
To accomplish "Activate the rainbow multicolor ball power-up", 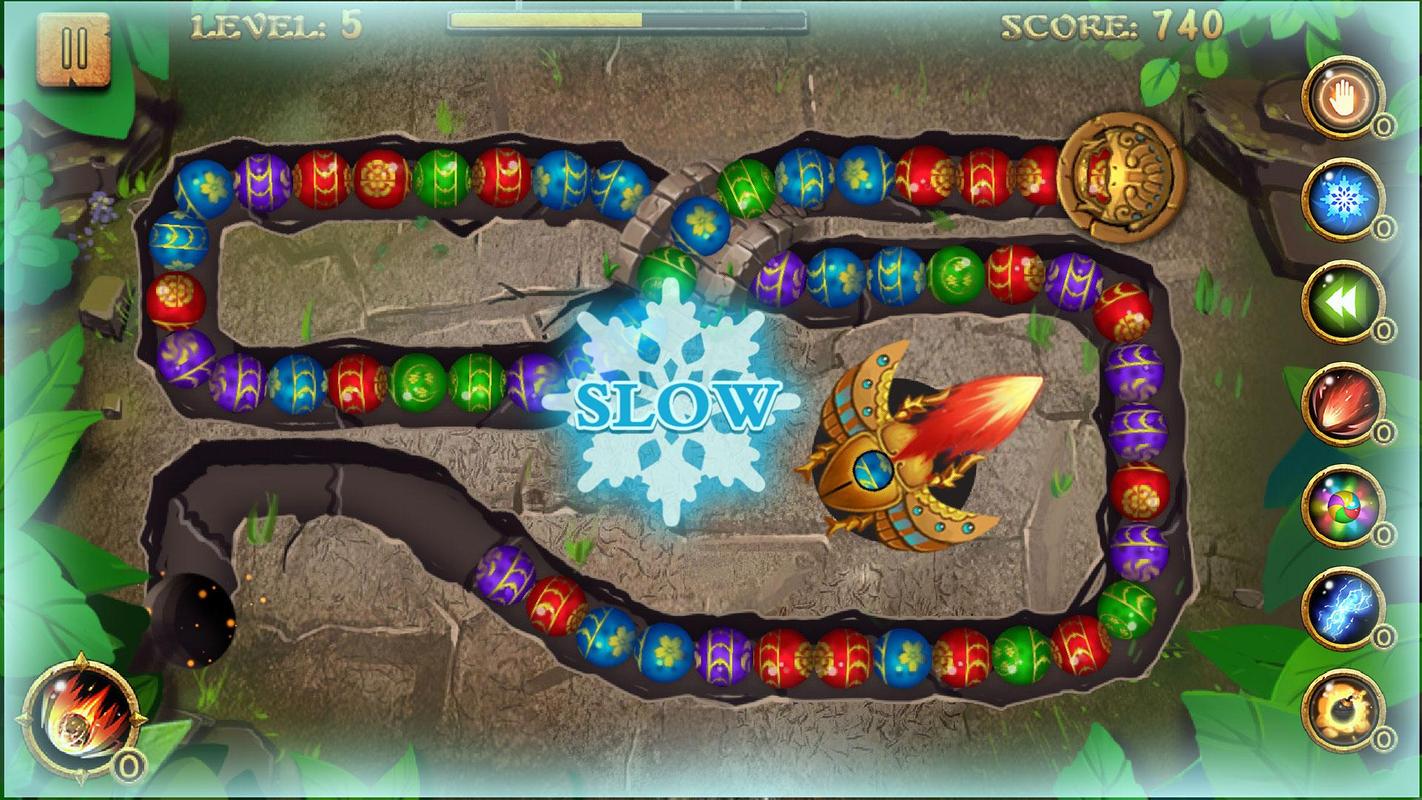I will 1343,506.
